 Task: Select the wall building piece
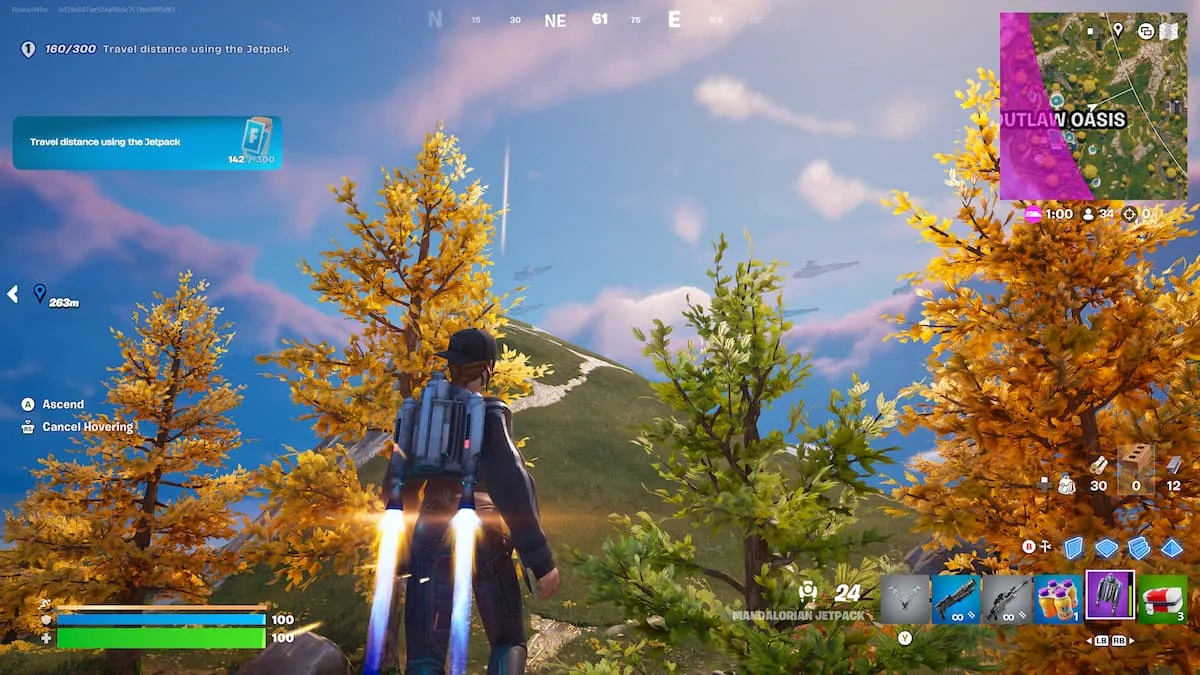(1073, 548)
